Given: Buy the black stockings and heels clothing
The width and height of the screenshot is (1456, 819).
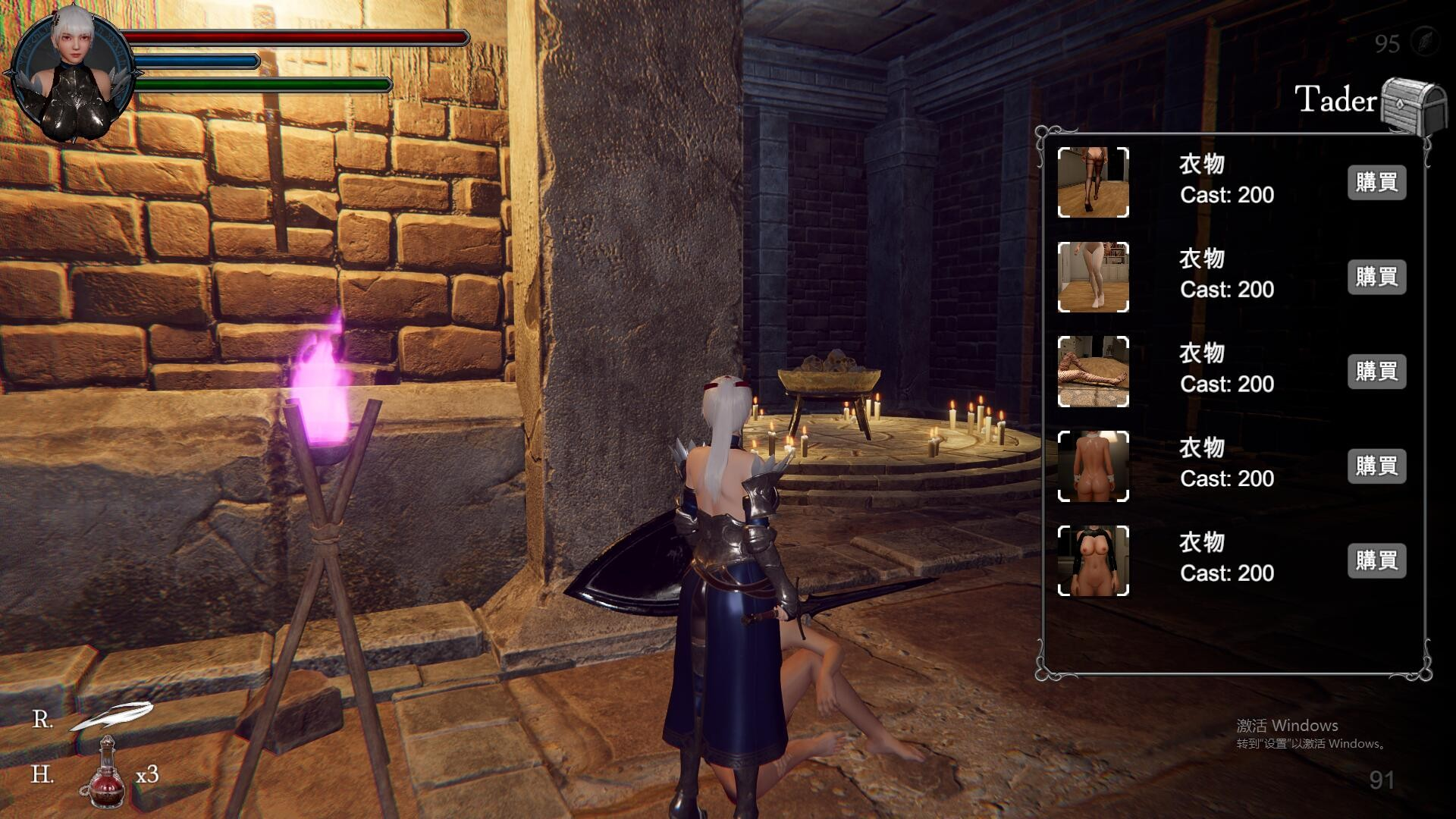Looking at the screenshot, I should point(1376,183).
